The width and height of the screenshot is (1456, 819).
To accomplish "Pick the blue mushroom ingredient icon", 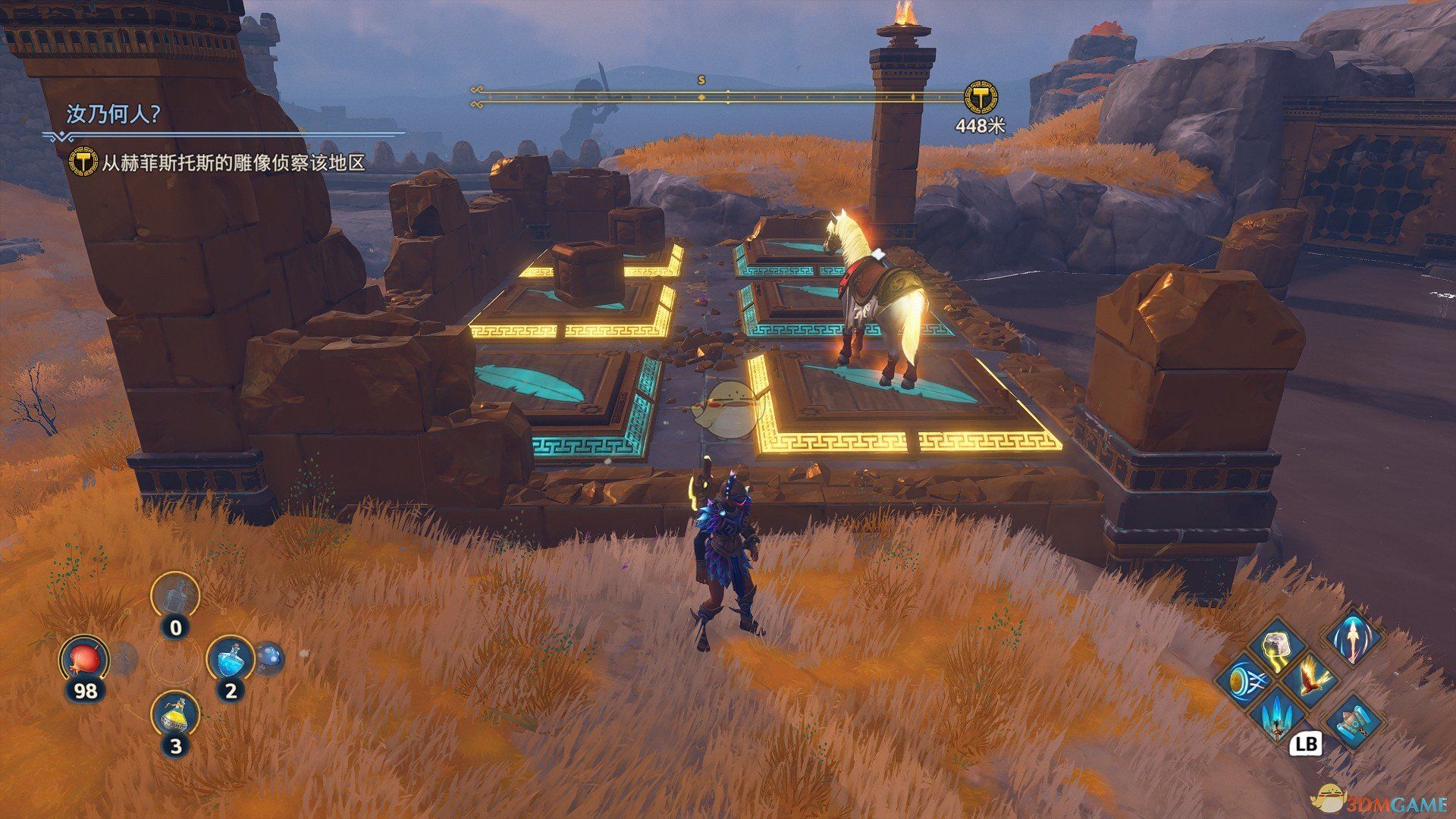I will click(268, 658).
